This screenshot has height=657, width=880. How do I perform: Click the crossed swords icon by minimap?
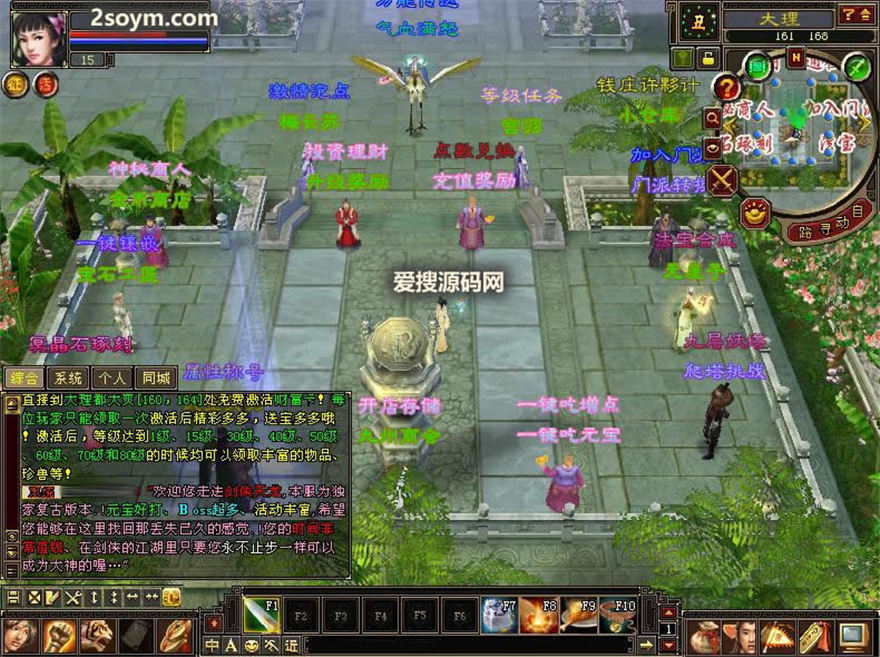pos(721,180)
